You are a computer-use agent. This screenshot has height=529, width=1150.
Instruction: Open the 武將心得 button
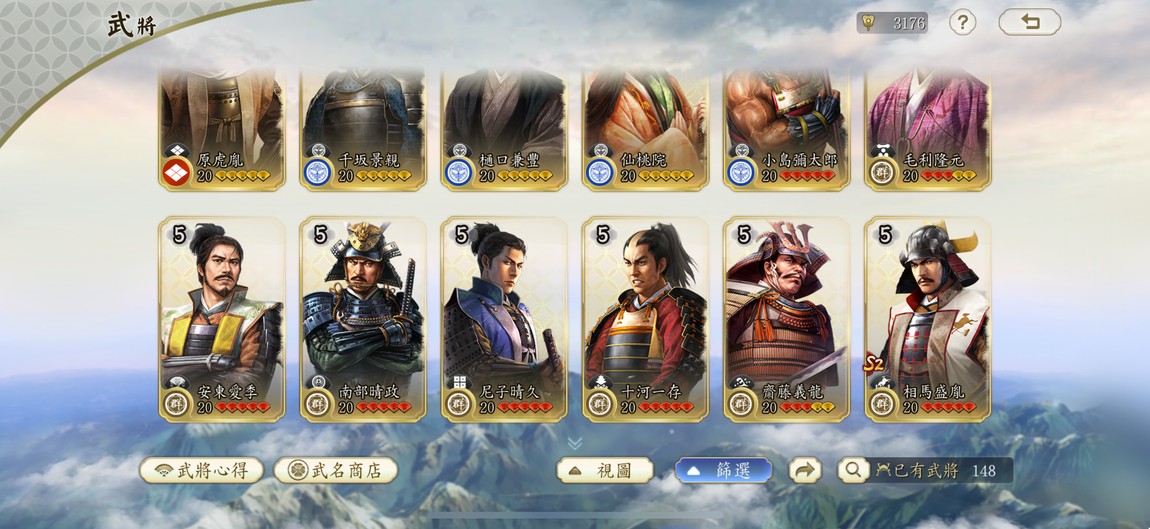(201, 470)
